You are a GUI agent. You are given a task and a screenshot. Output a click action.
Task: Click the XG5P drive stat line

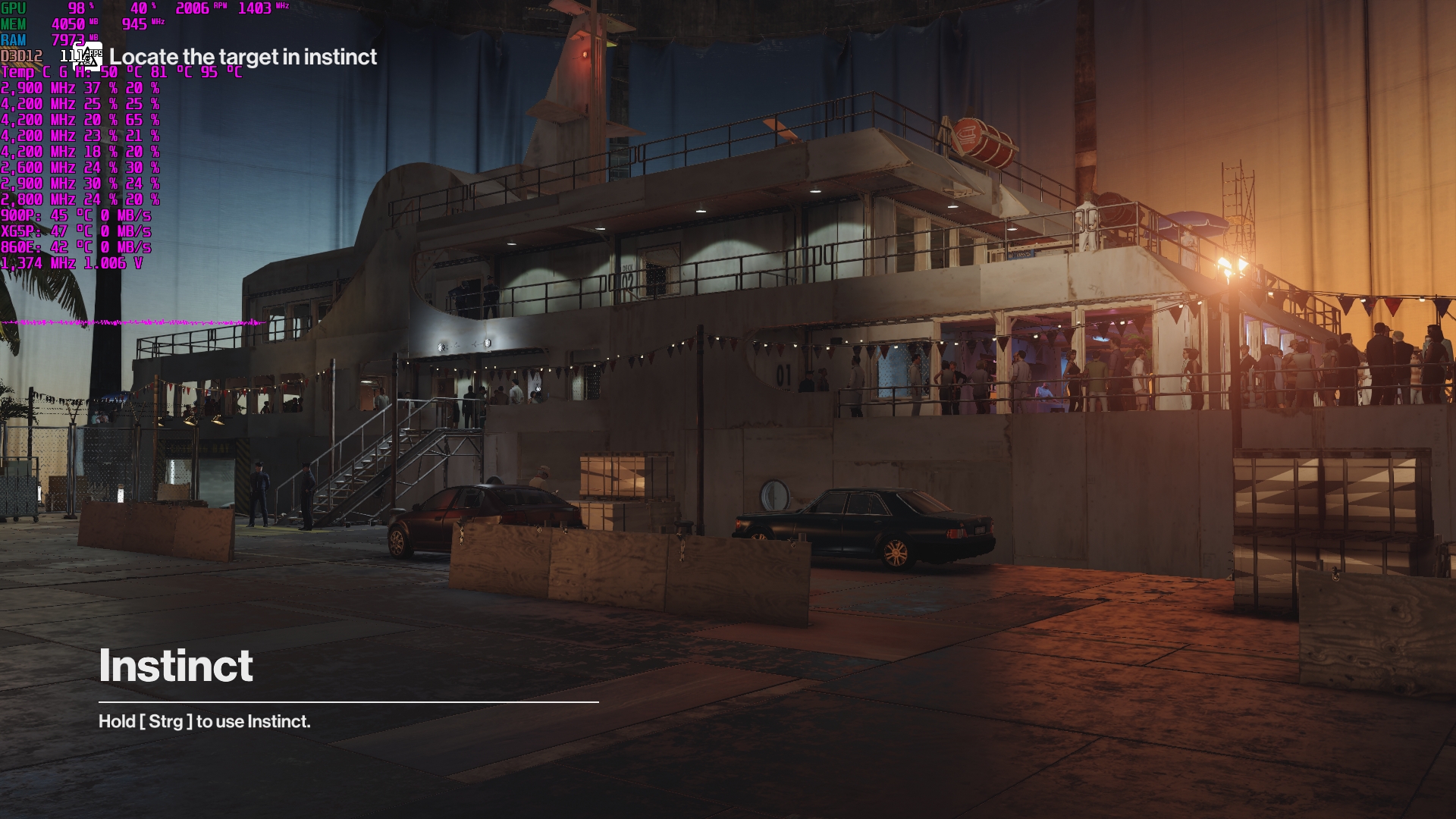76,232
